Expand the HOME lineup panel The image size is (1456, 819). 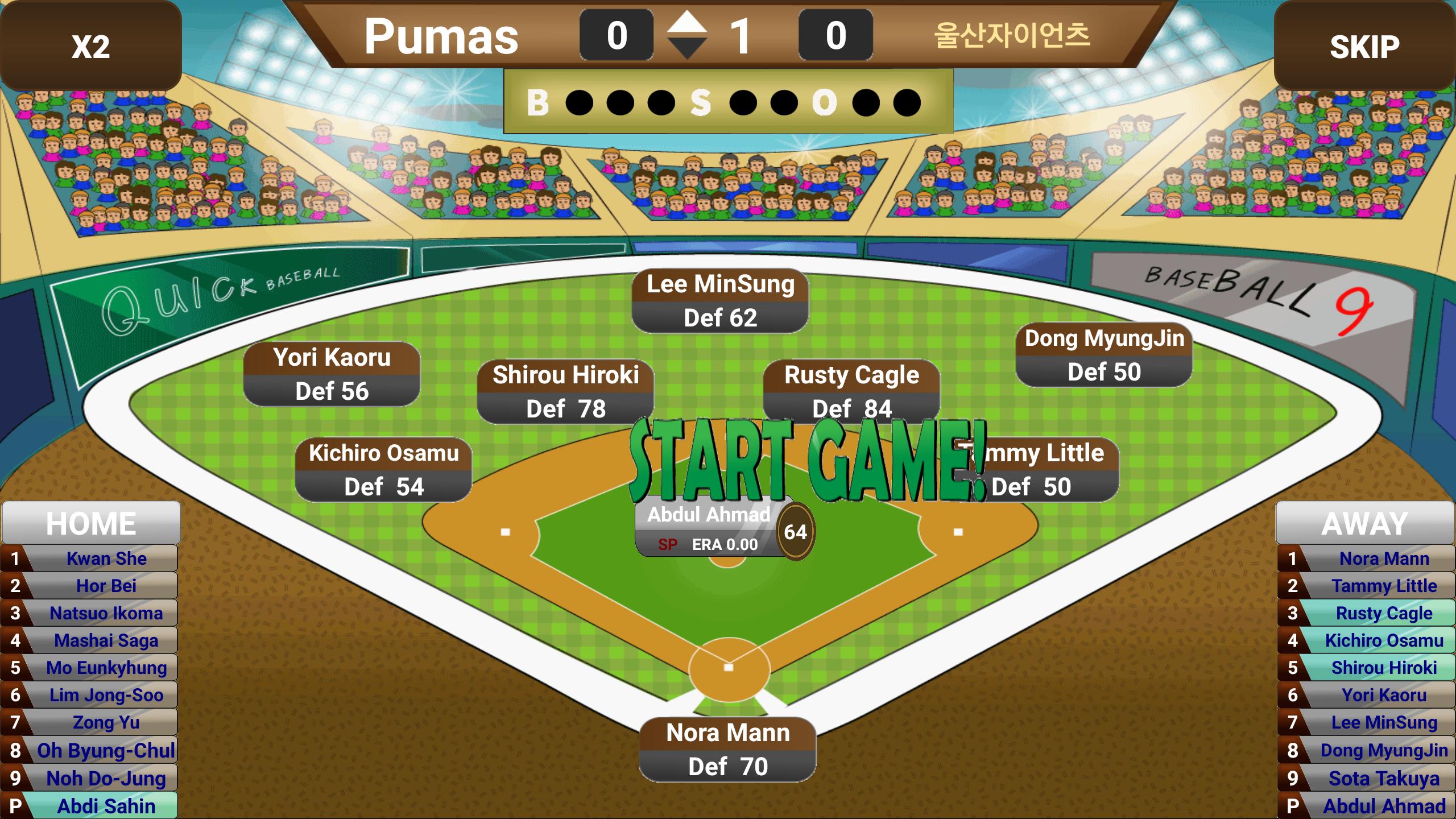(x=91, y=522)
